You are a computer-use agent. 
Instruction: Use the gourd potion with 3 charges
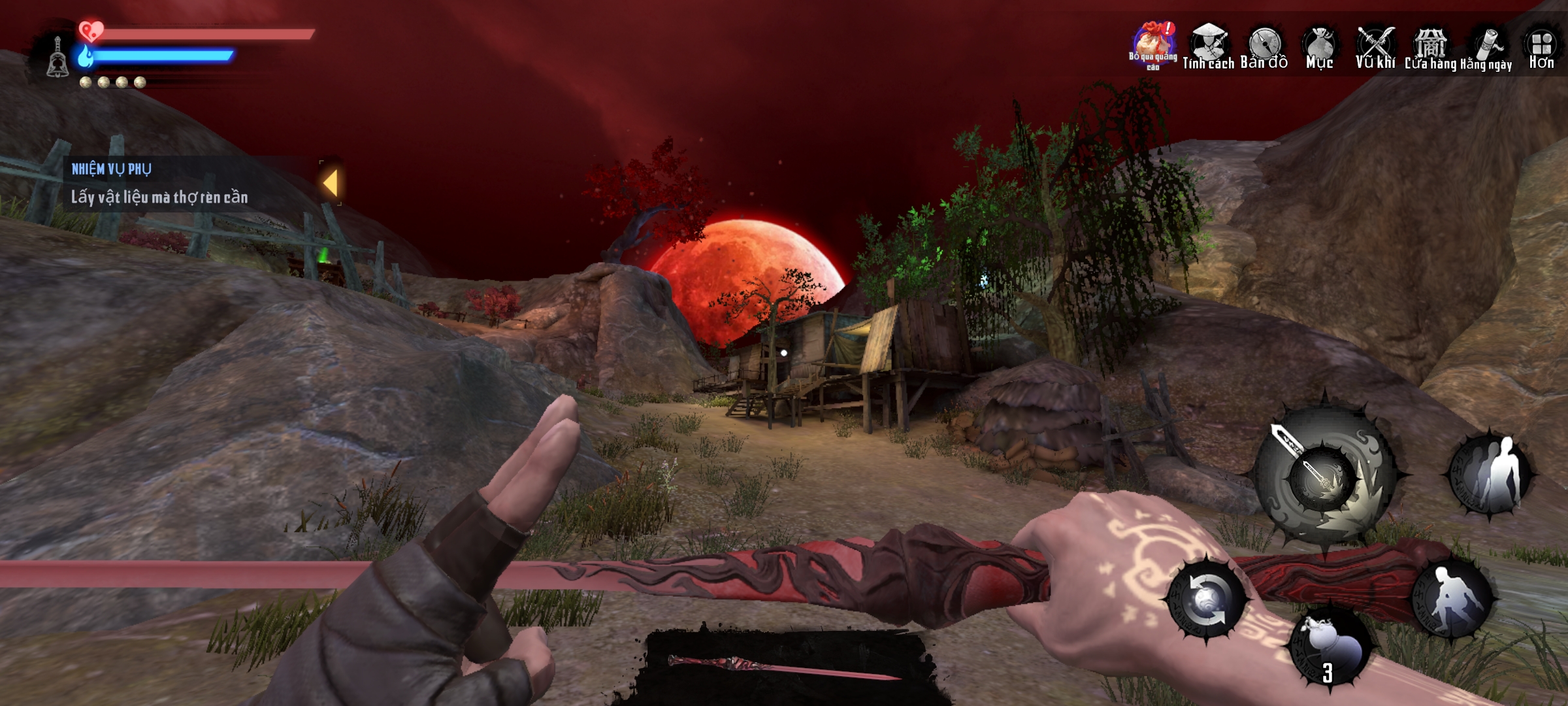1329,647
